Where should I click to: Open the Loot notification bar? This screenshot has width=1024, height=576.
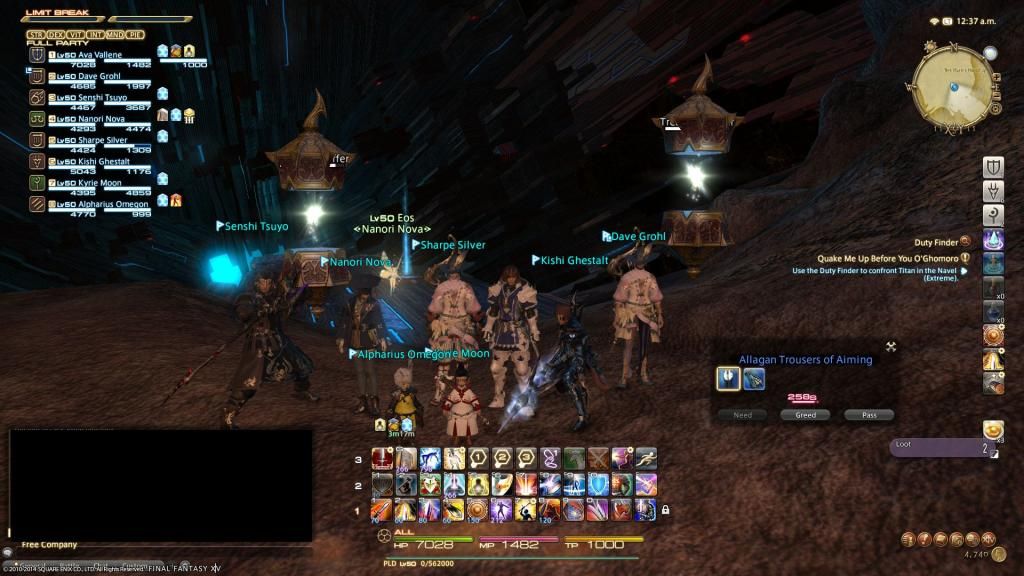pos(941,448)
